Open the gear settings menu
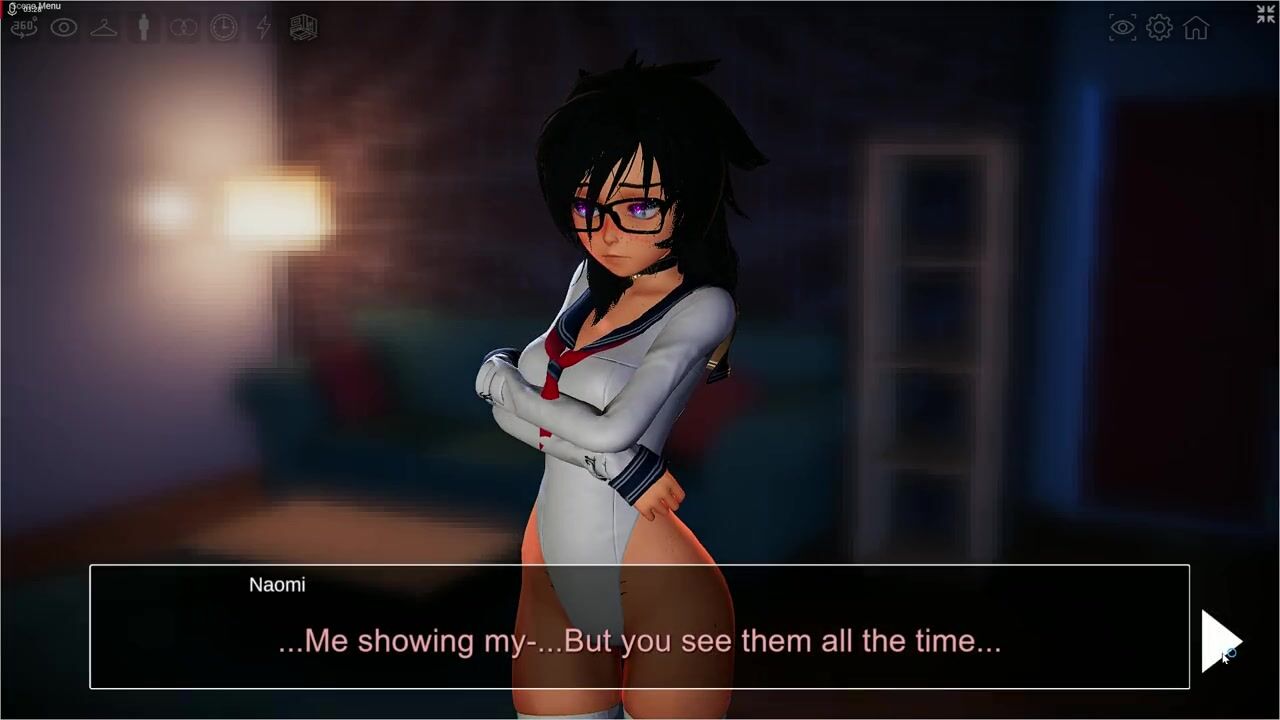1280x720 pixels. coord(1160,28)
